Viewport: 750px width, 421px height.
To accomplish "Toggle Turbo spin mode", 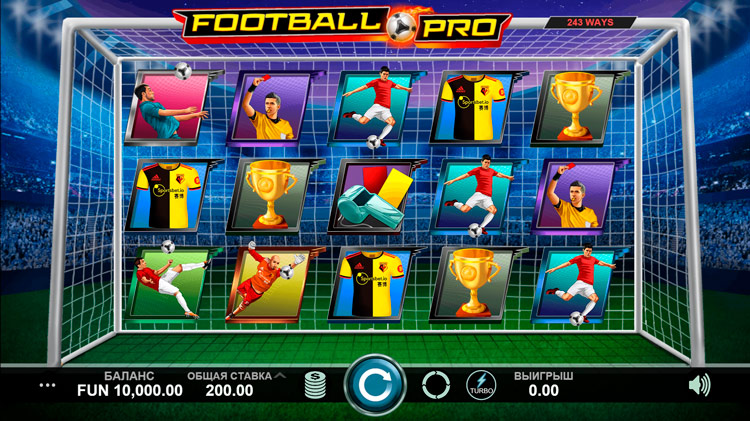I will pos(480,385).
